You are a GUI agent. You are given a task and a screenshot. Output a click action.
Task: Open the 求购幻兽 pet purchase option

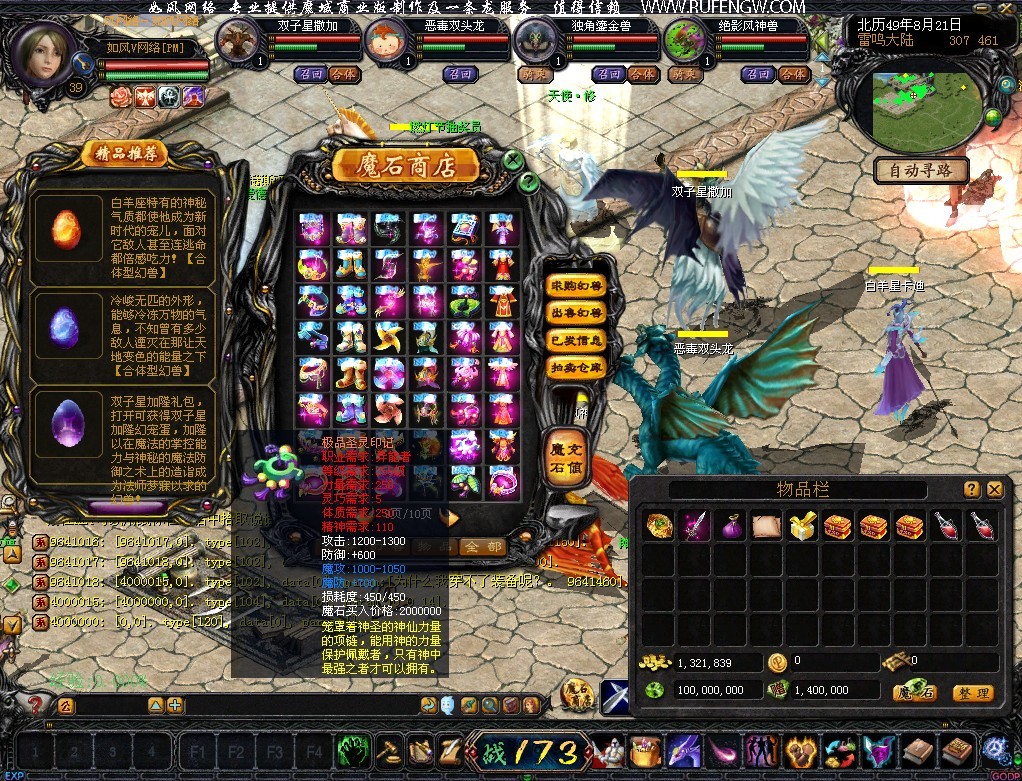pos(577,287)
